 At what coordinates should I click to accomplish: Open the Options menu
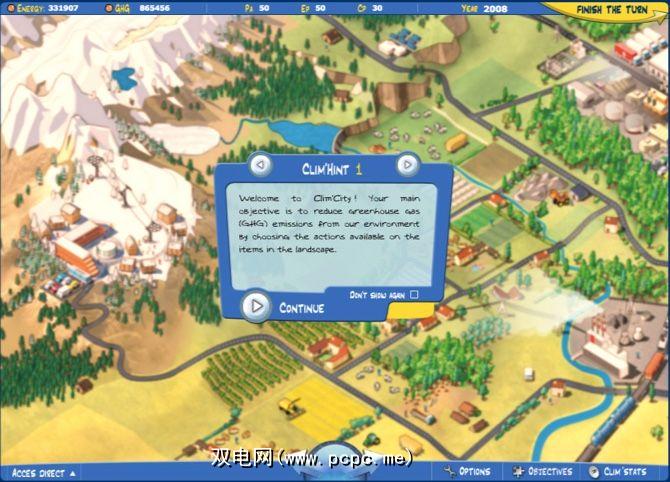[467, 472]
